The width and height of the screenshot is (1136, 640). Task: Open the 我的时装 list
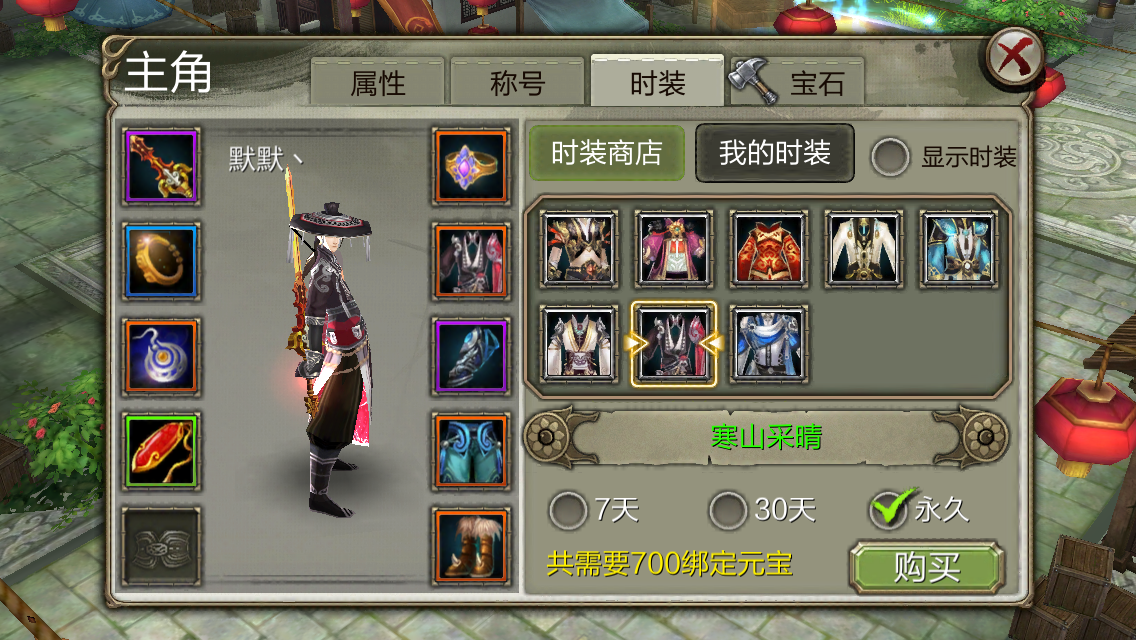774,153
